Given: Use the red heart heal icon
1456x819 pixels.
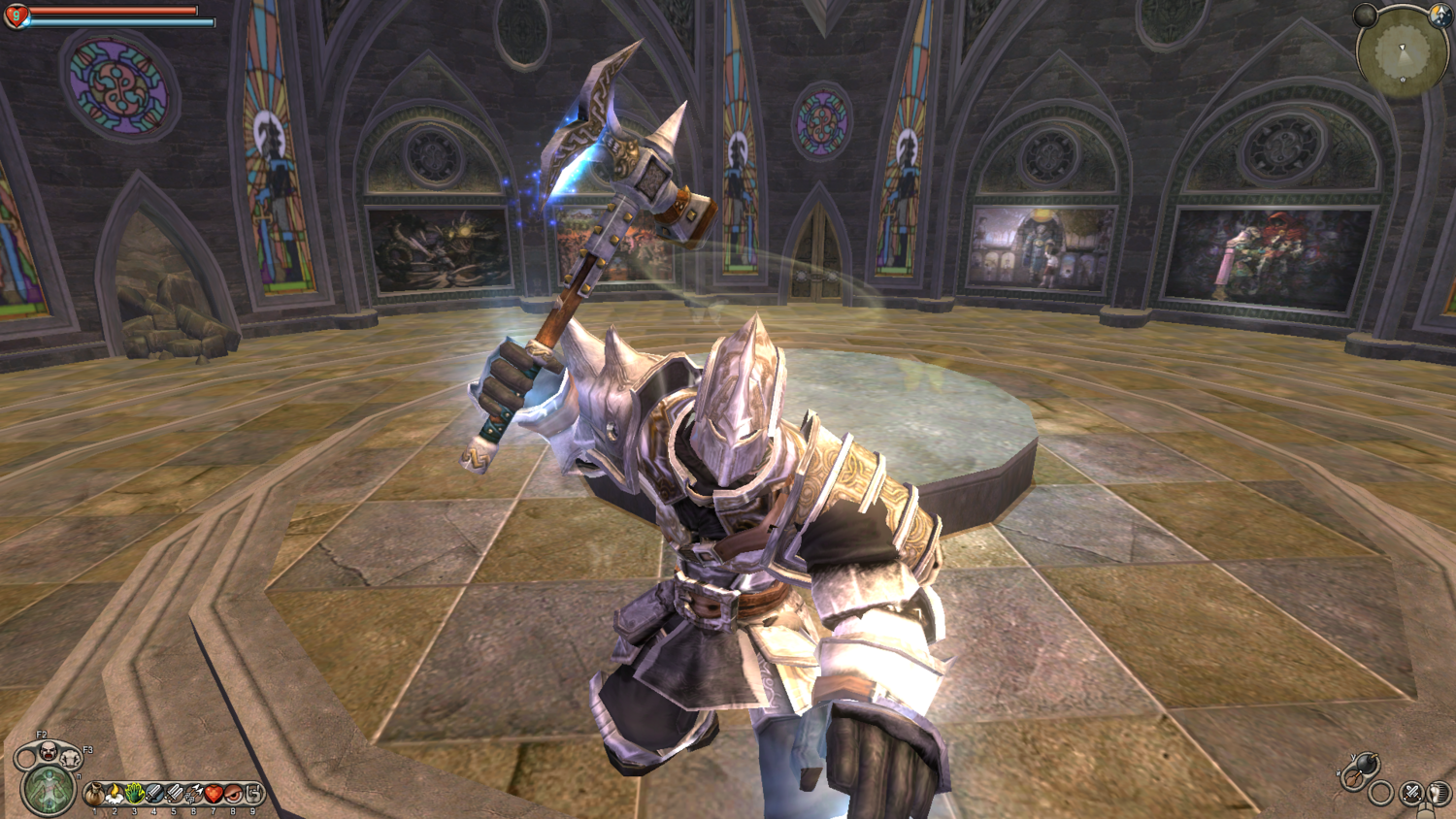Looking at the screenshot, I should [x=214, y=795].
